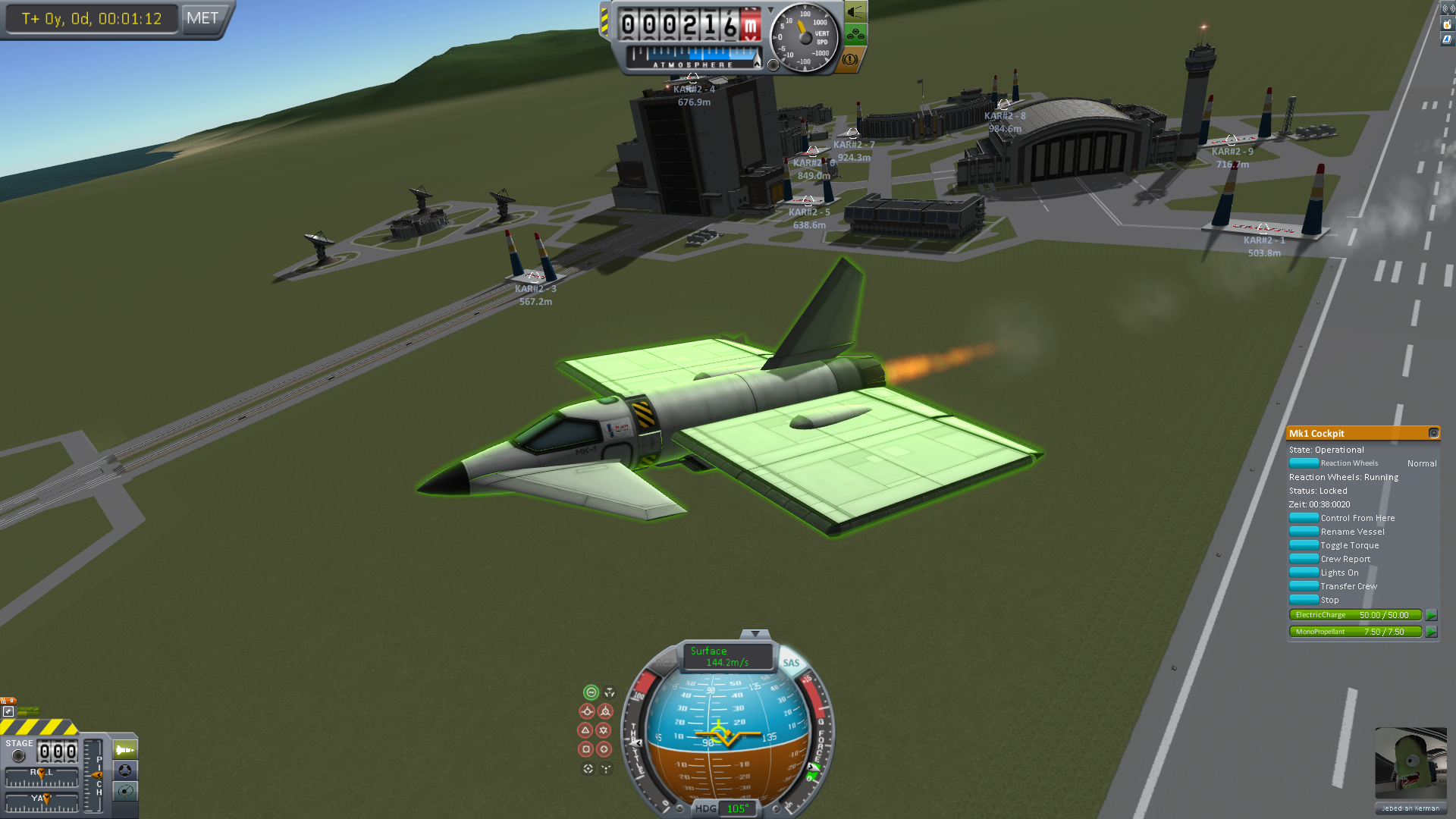Toggle ElectricCharge flow with green arrow

(x=1431, y=615)
